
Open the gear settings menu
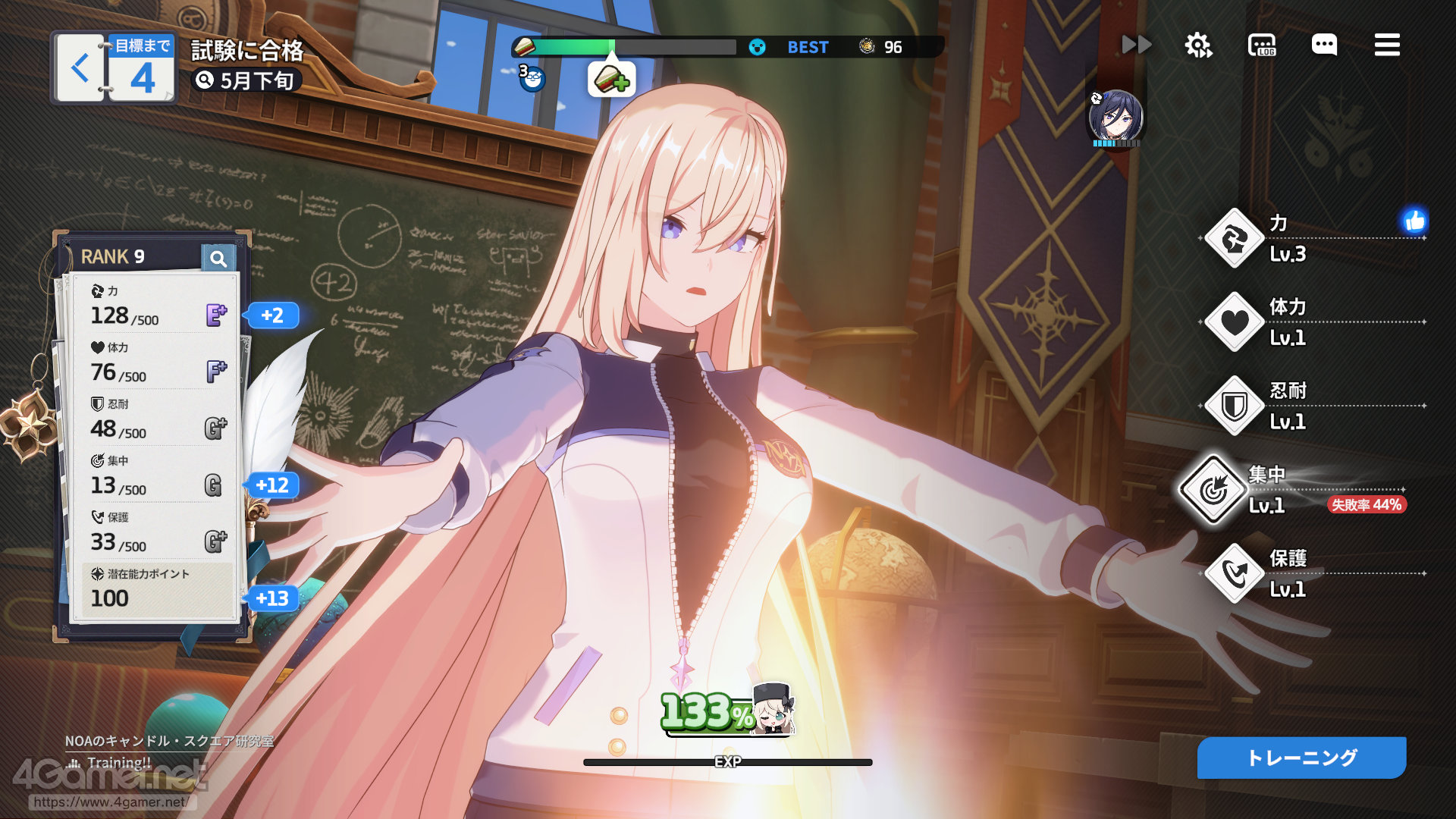[1198, 45]
